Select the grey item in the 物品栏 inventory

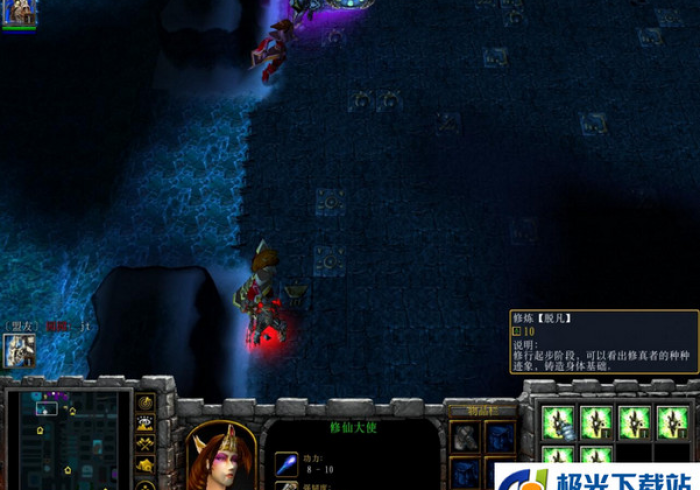(465, 437)
